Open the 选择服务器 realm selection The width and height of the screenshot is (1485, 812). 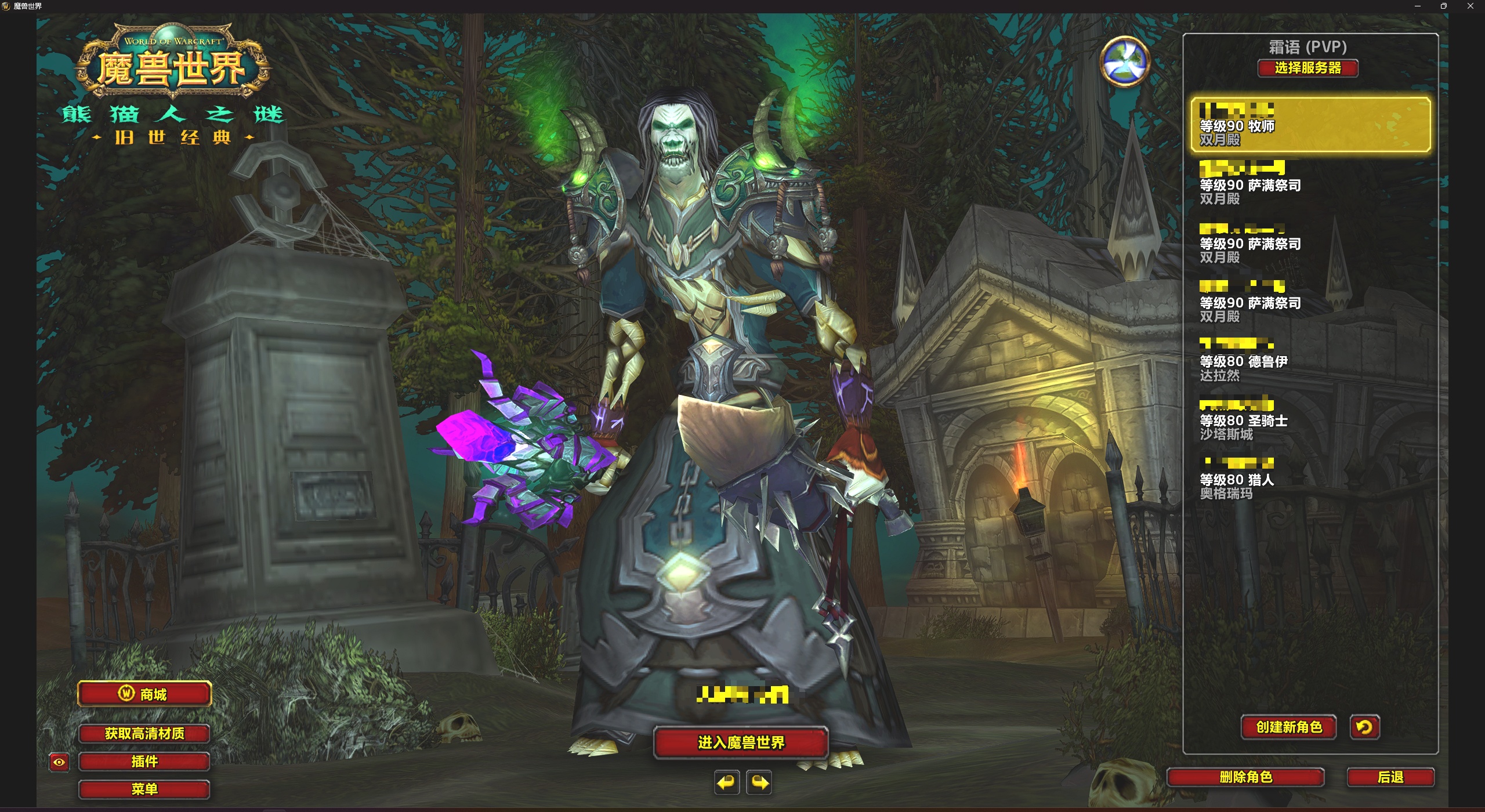[1307, 68]
